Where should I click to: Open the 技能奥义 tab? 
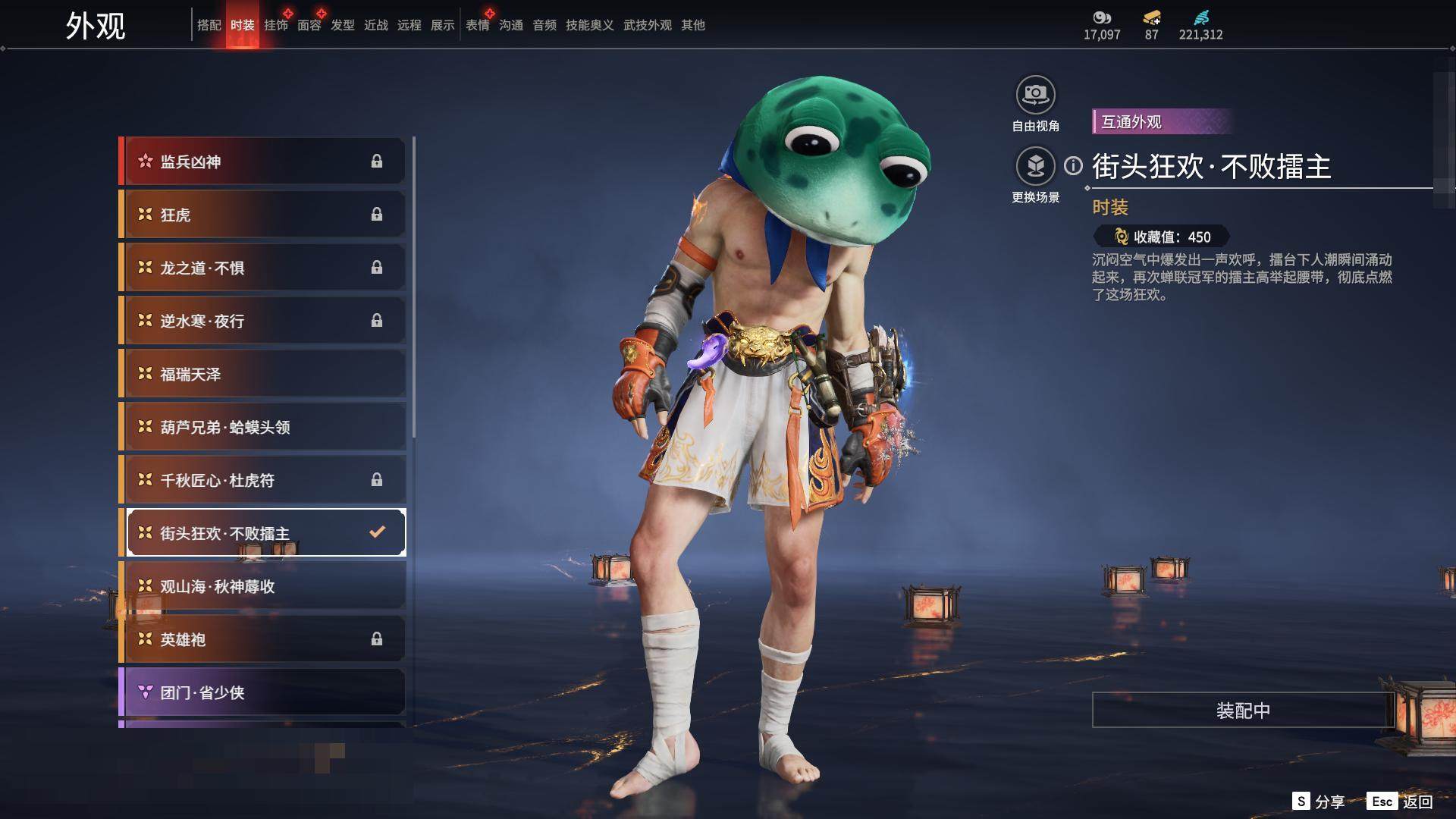[589, 25]
